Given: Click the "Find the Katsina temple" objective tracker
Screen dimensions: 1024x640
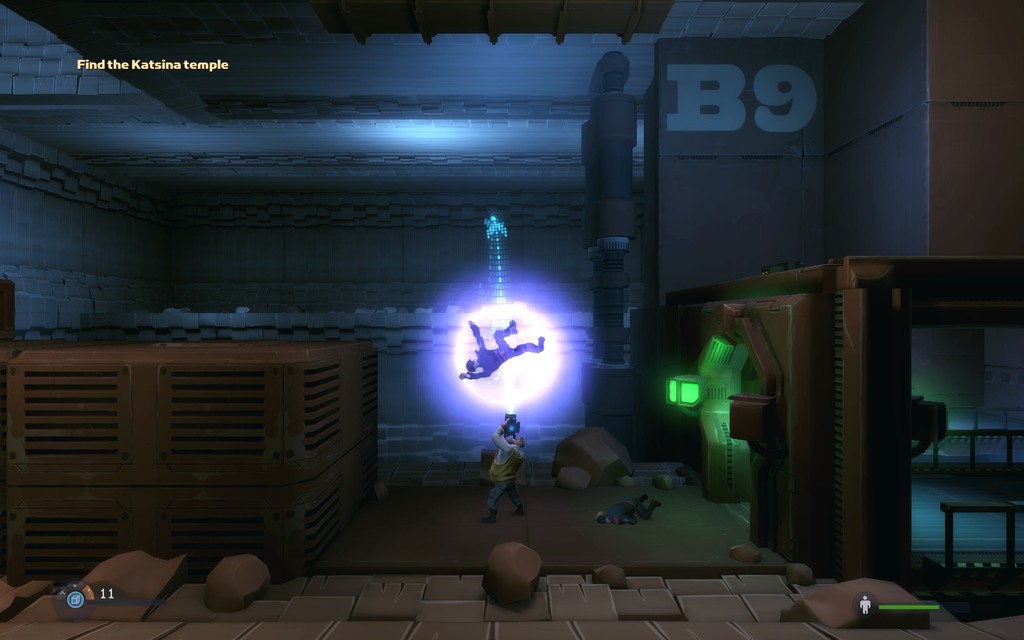Looking at the screenshot, I should (153, 65).
